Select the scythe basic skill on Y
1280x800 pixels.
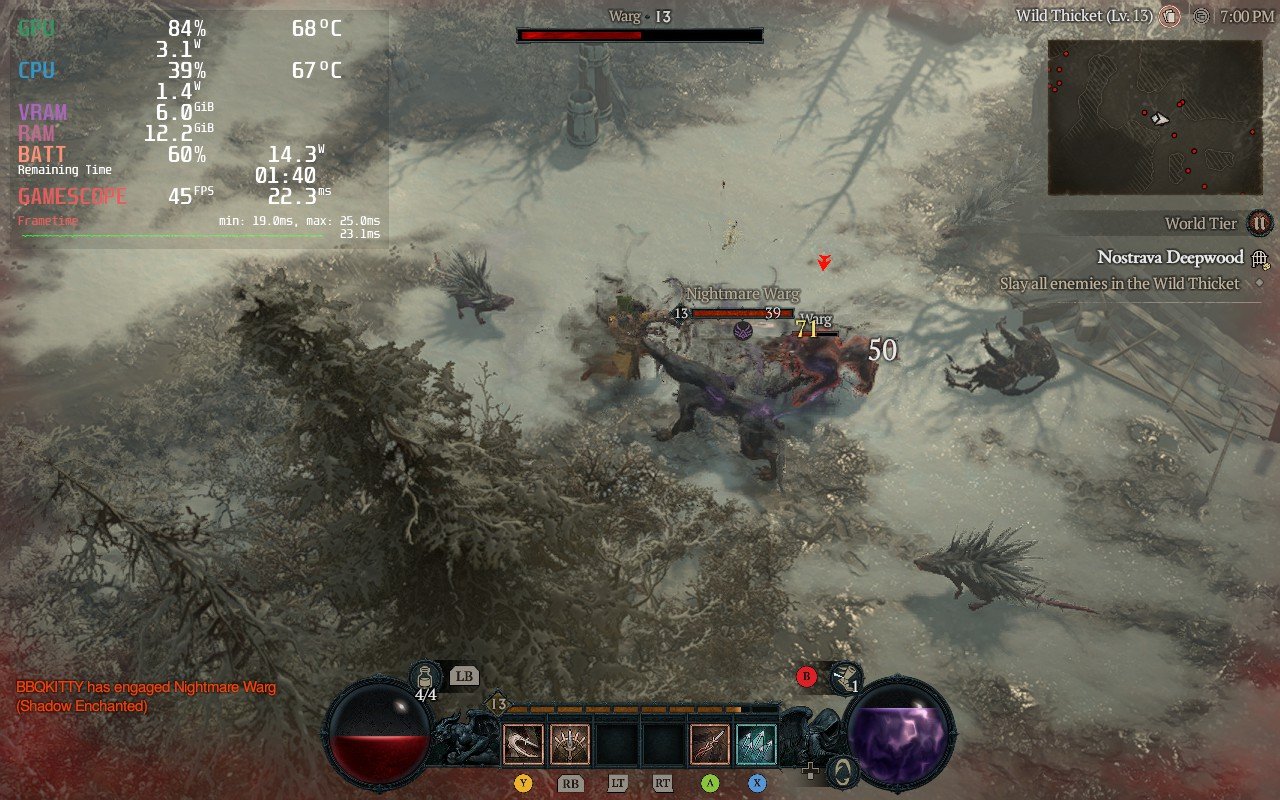[524, 744]
